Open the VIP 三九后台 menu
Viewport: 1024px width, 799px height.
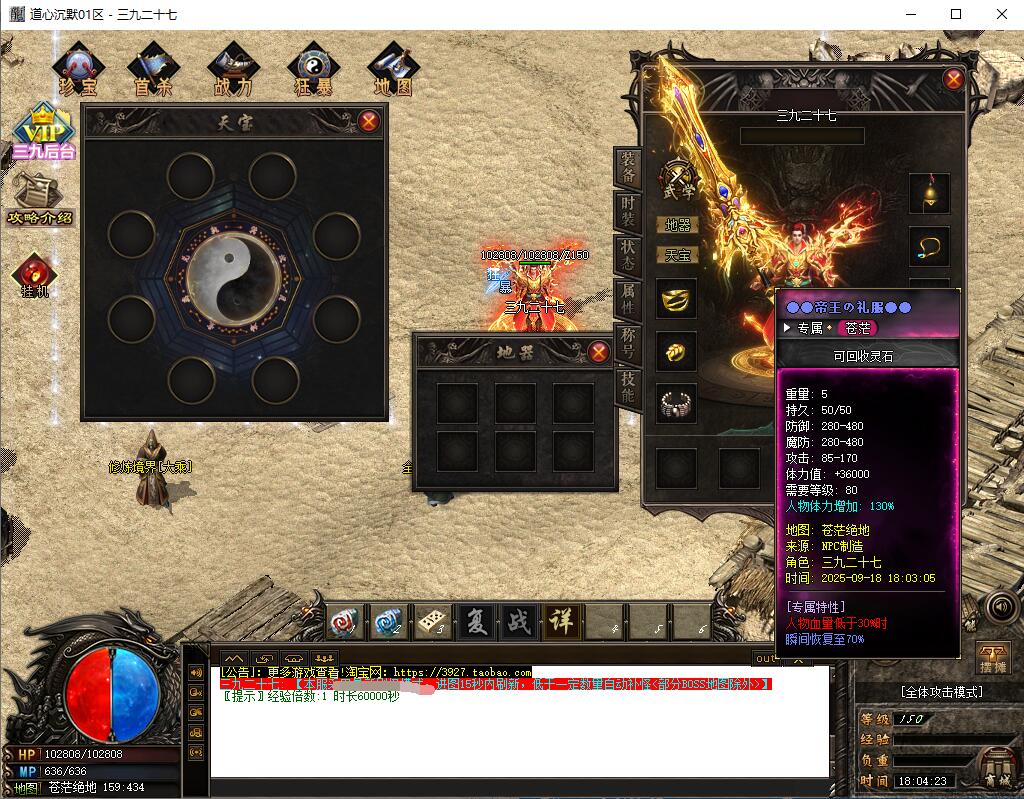(x=43, y=133)
